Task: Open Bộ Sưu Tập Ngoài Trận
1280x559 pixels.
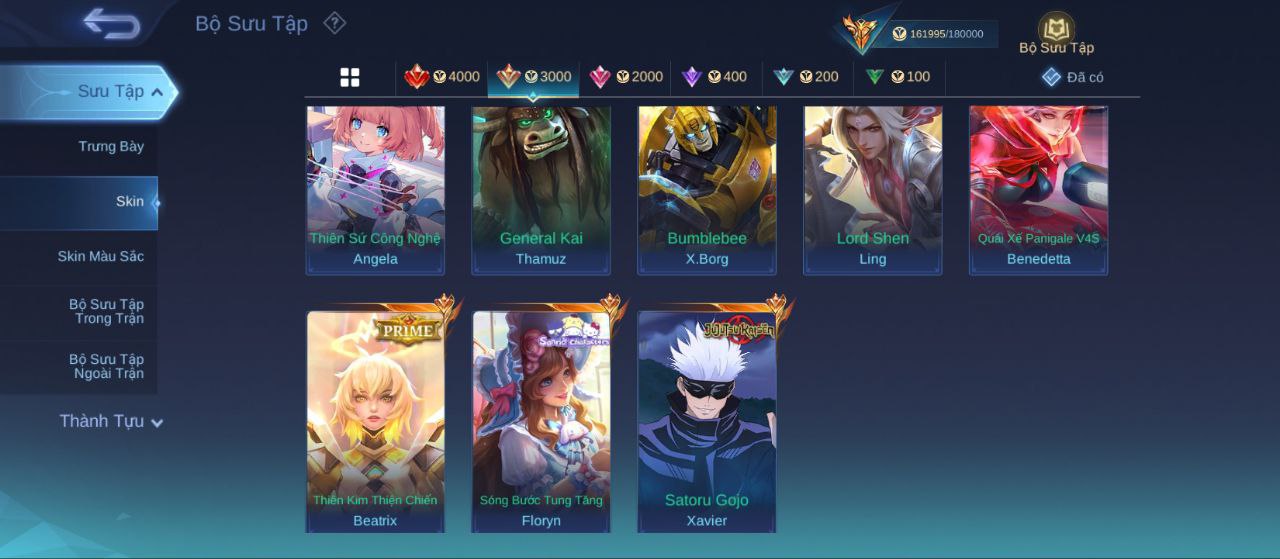Action: (106, 367)
